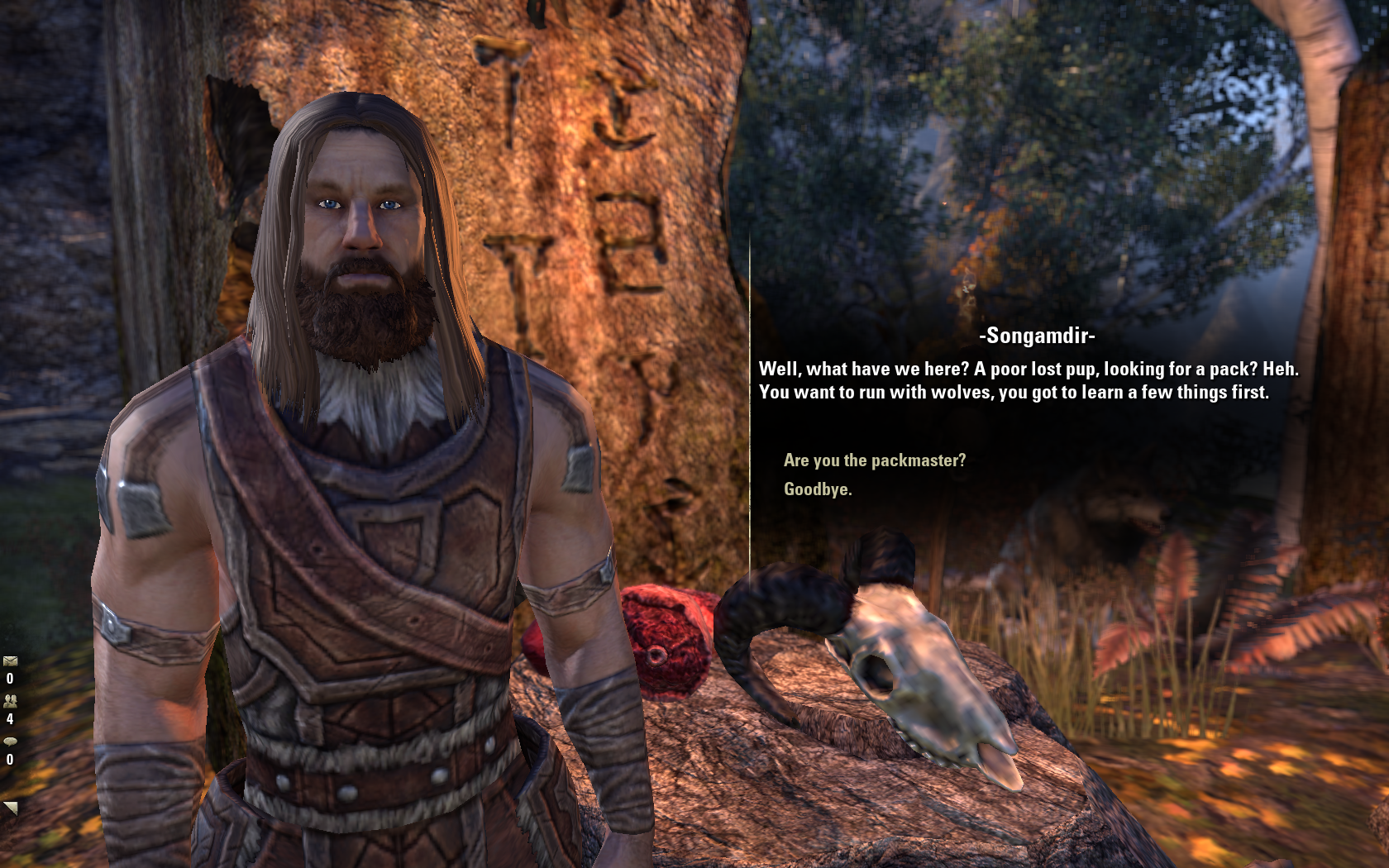Viewport: 1389px width, 868px height.
Task: Ask "Are you the packmaster?"
Action: point(874,460)
